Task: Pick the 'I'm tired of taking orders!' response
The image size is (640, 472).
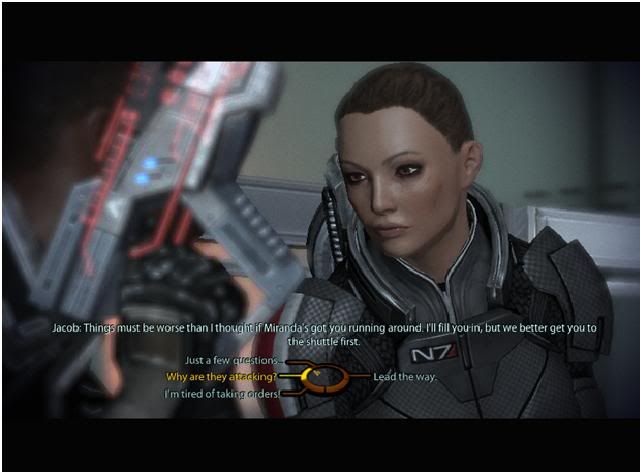Action: click(x=221, y=394)
